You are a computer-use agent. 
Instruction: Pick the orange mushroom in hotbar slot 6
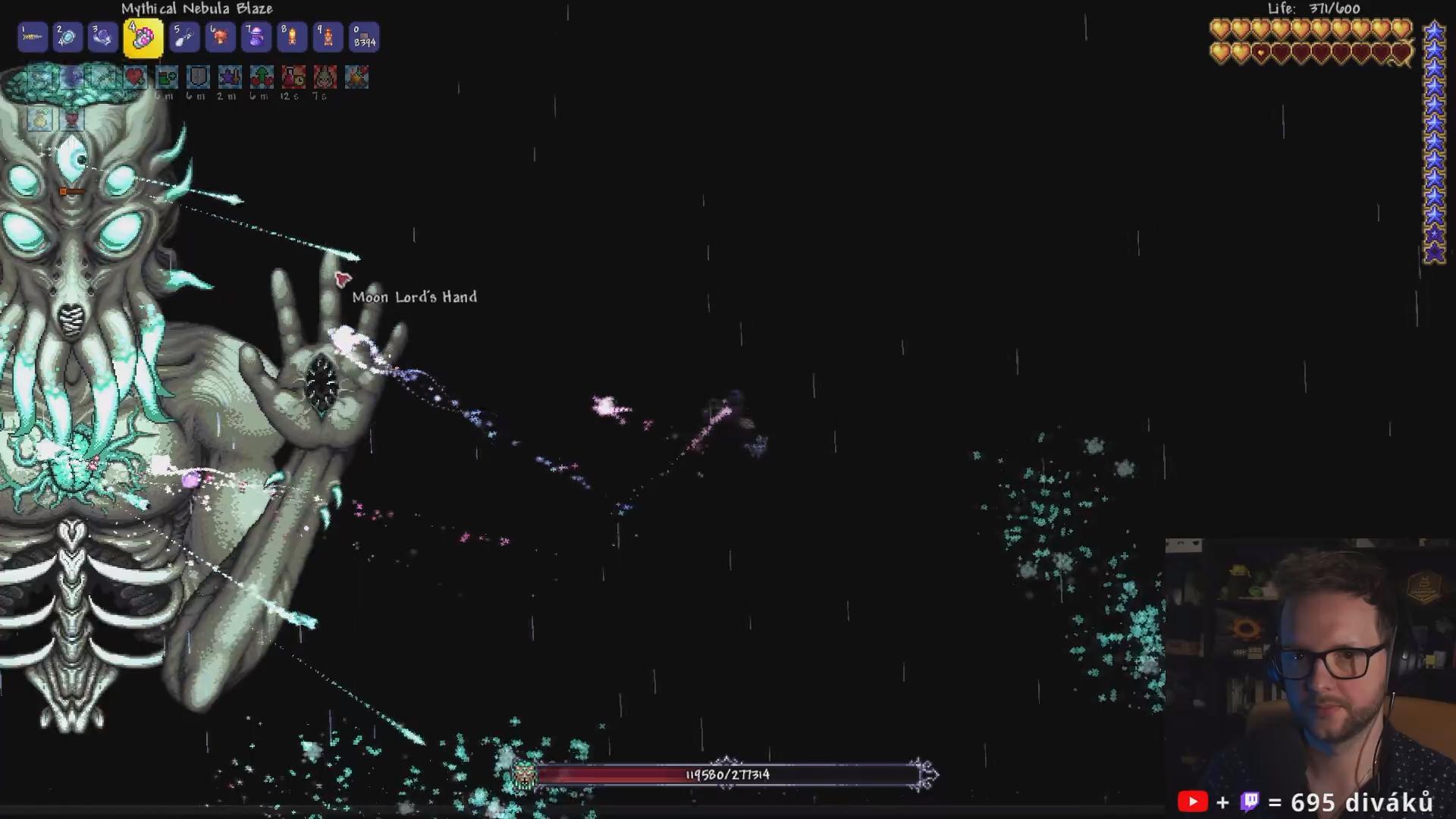pyautogui.click(x=221, y=37)
